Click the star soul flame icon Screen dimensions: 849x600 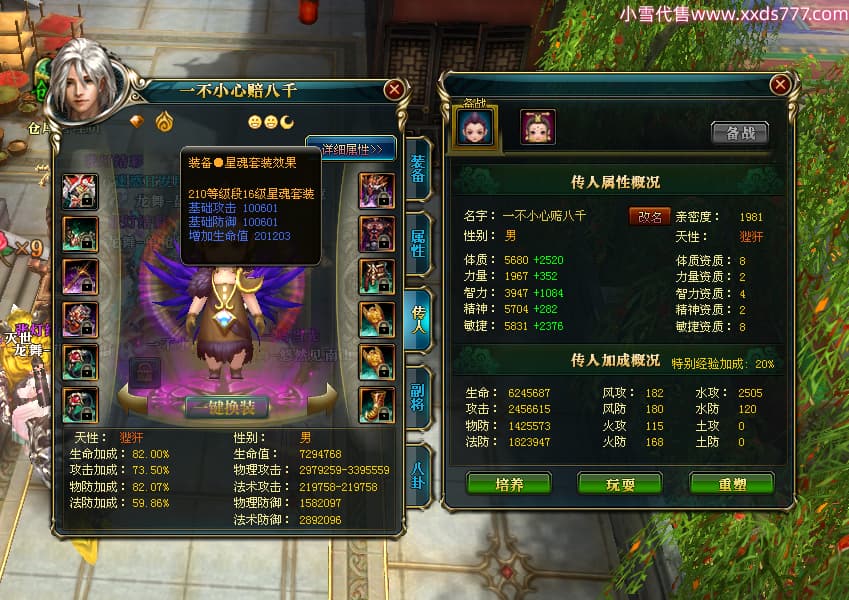[164, 121]
